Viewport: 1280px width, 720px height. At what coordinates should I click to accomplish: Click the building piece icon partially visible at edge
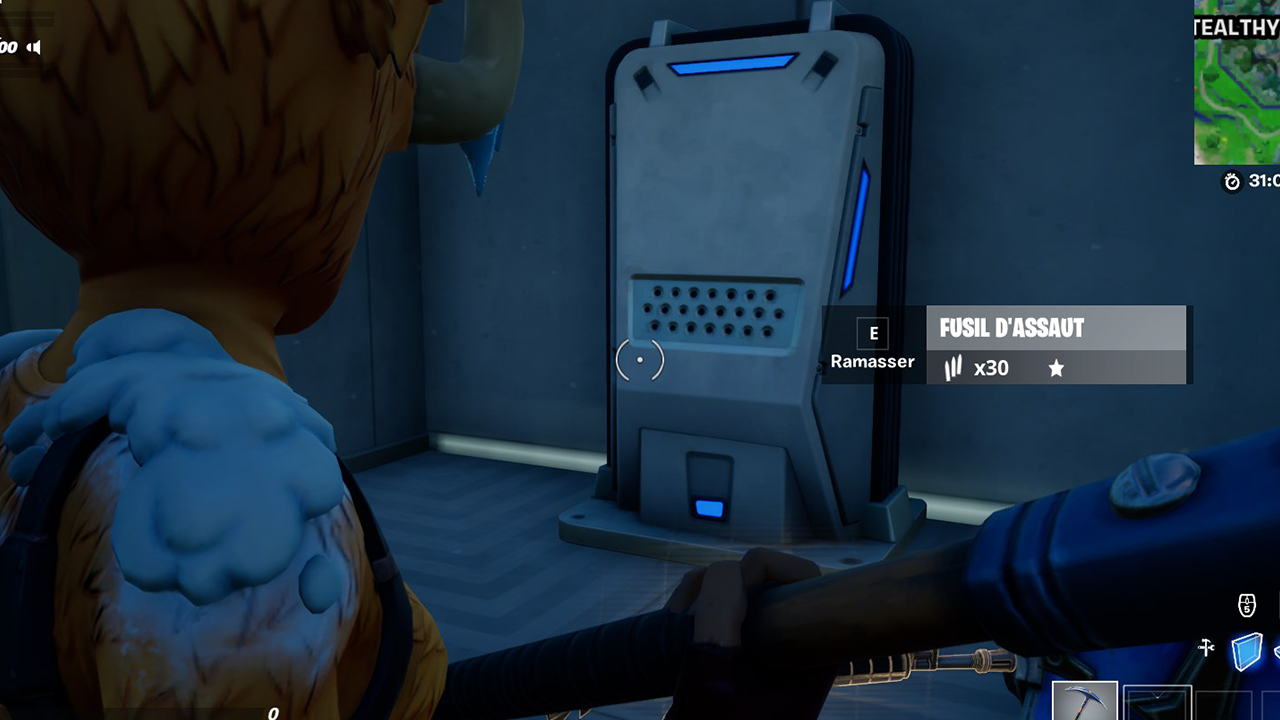1277,652
